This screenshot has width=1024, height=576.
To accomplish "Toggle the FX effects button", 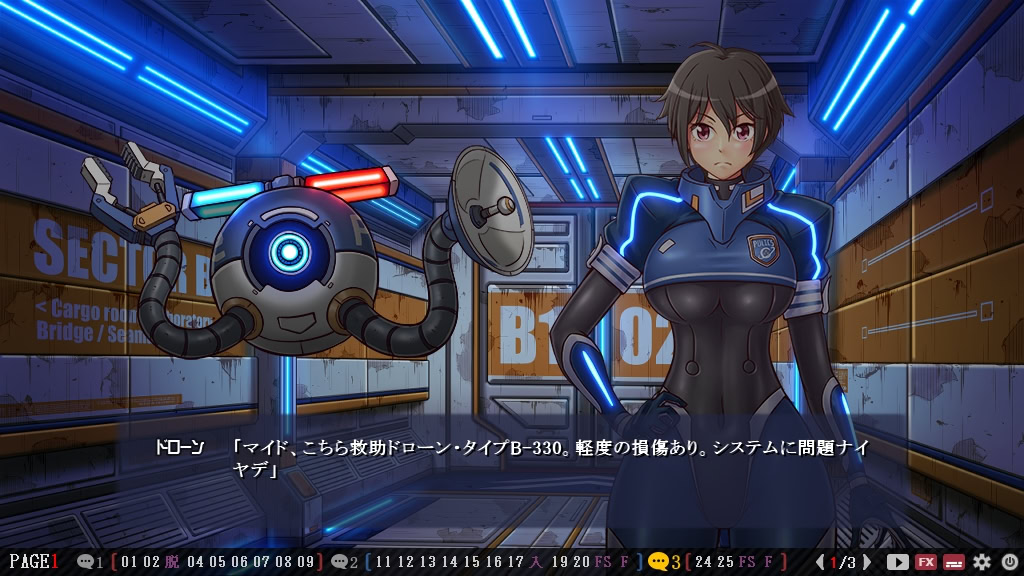I will [x=925, y=562].
